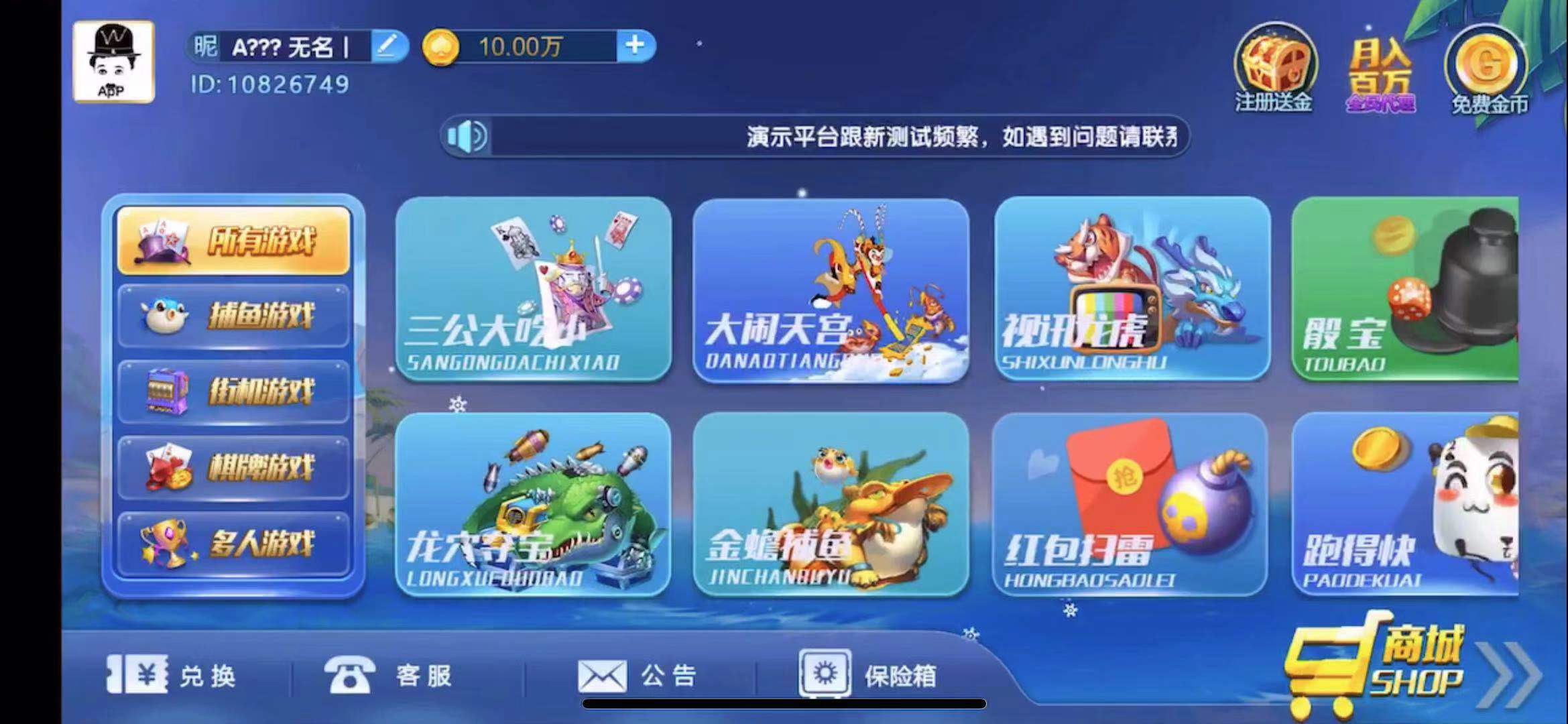Screen dimensions: 1568x724
Task: Switch to the 捕鱼游戏 fishing games category
Action: (x=233, y=314)
